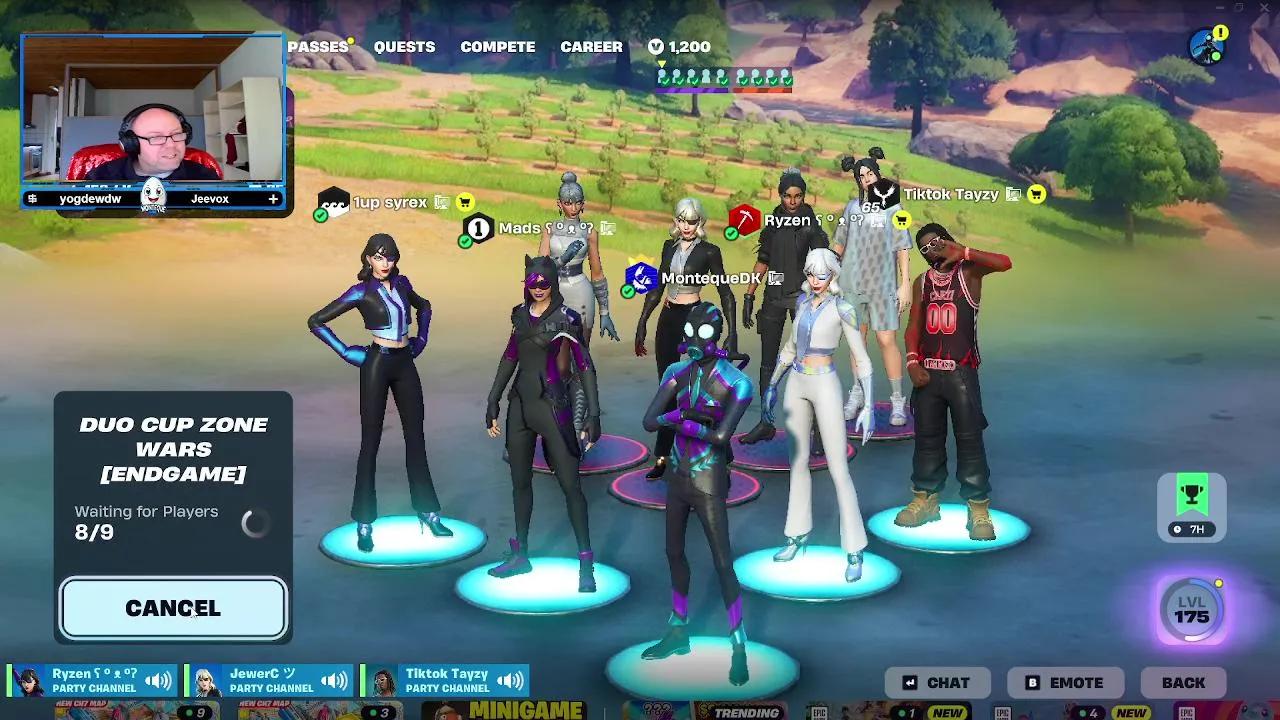Open the COMPETE menu tab

click(497, 46)
